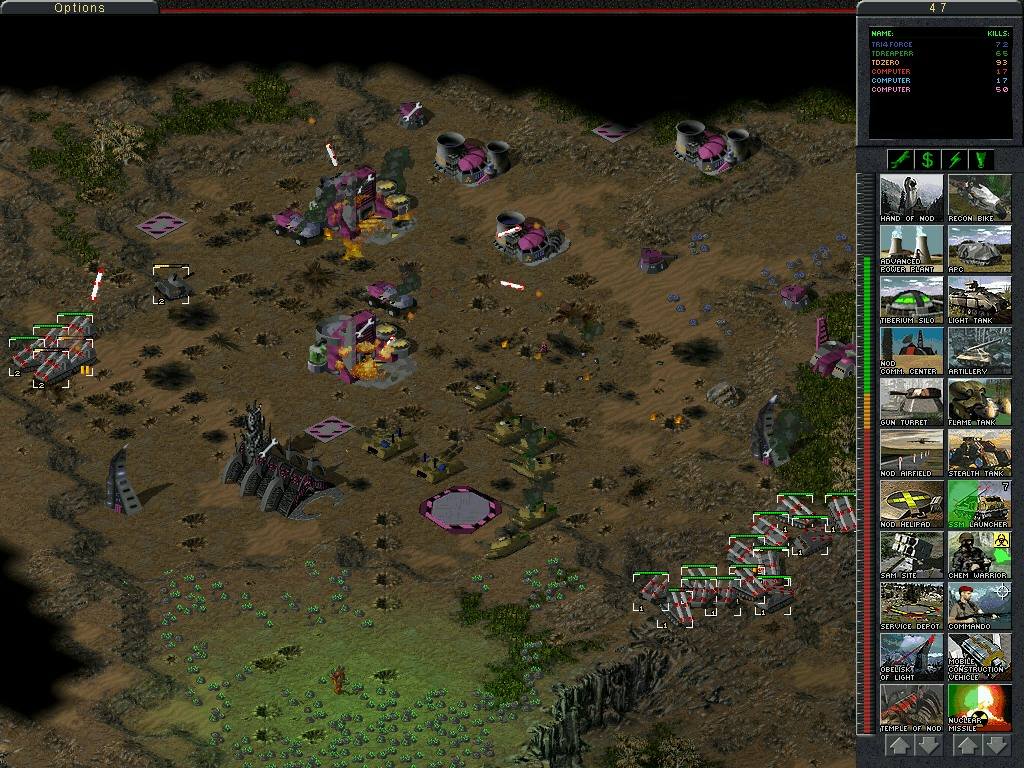Build a SAM Site
1024x768 pixels.
(911, 554)
